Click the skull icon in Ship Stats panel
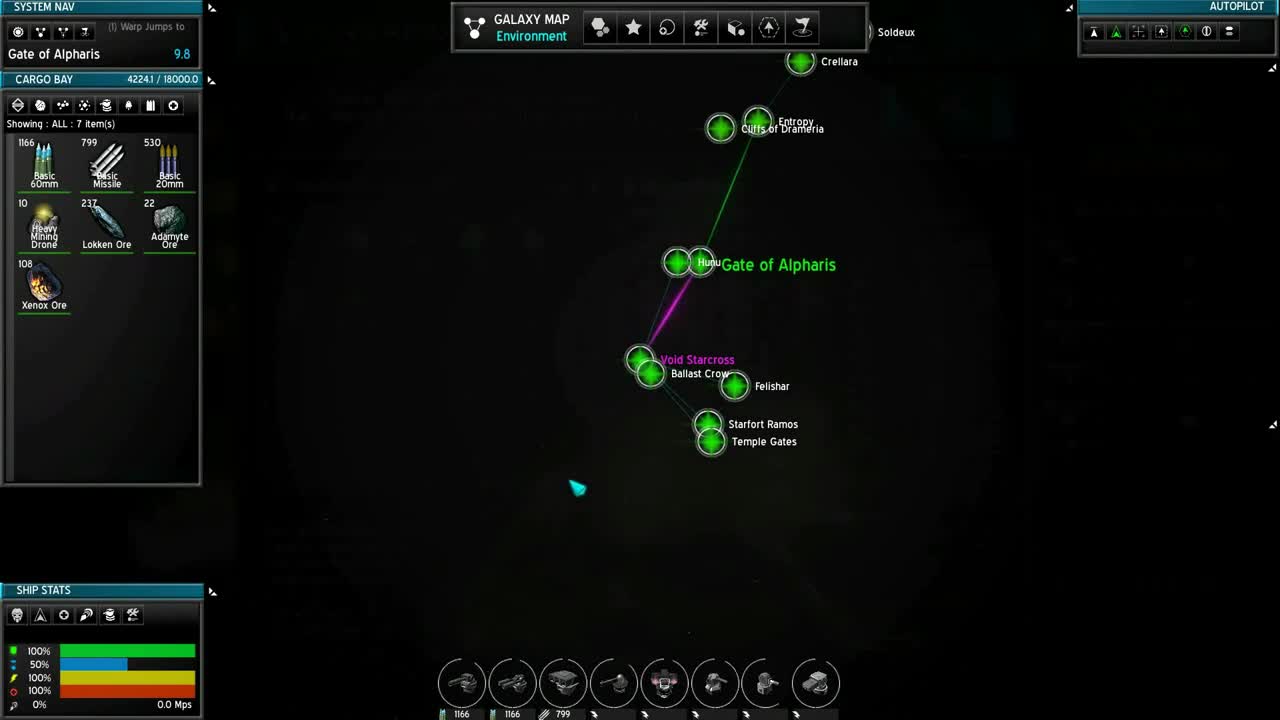Viewport: 1280px width, 720px height. click(x=16, y=615)
